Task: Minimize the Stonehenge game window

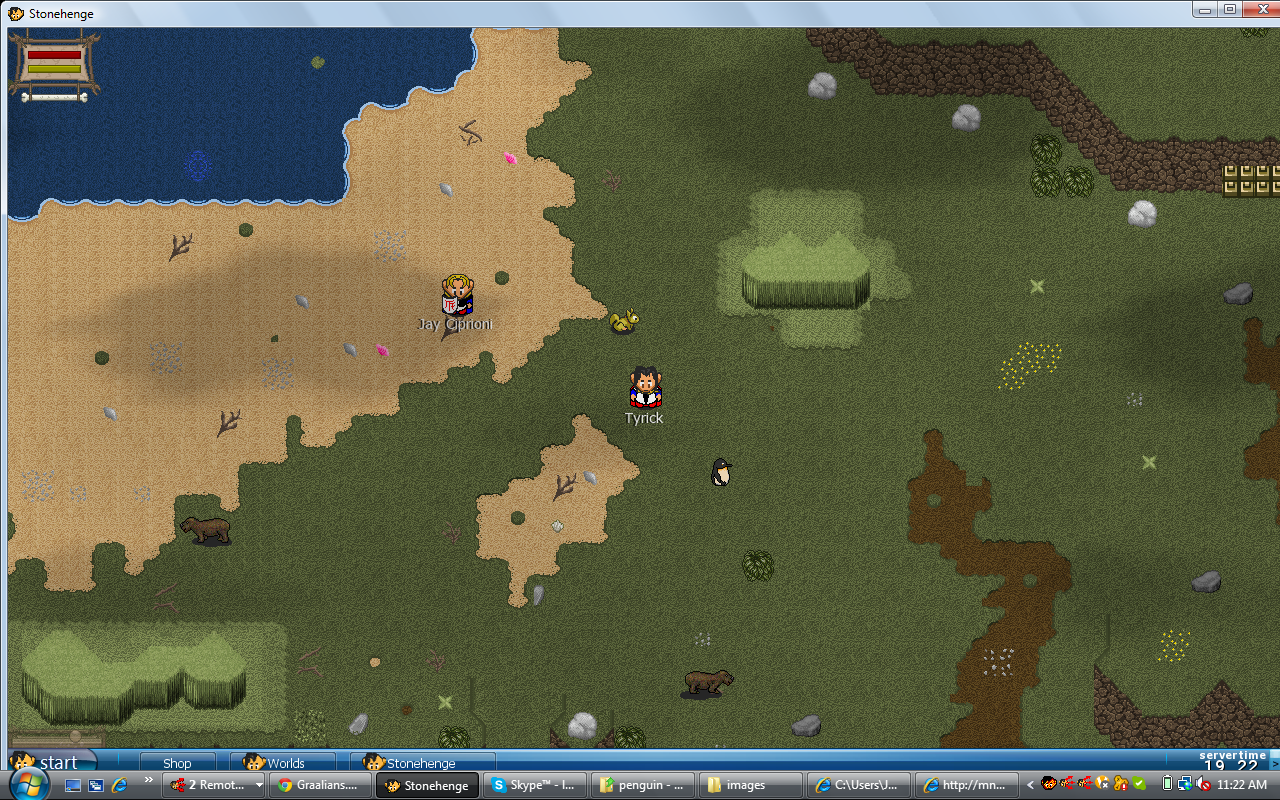Action: pyautogui.click(x=1207, y=9)
